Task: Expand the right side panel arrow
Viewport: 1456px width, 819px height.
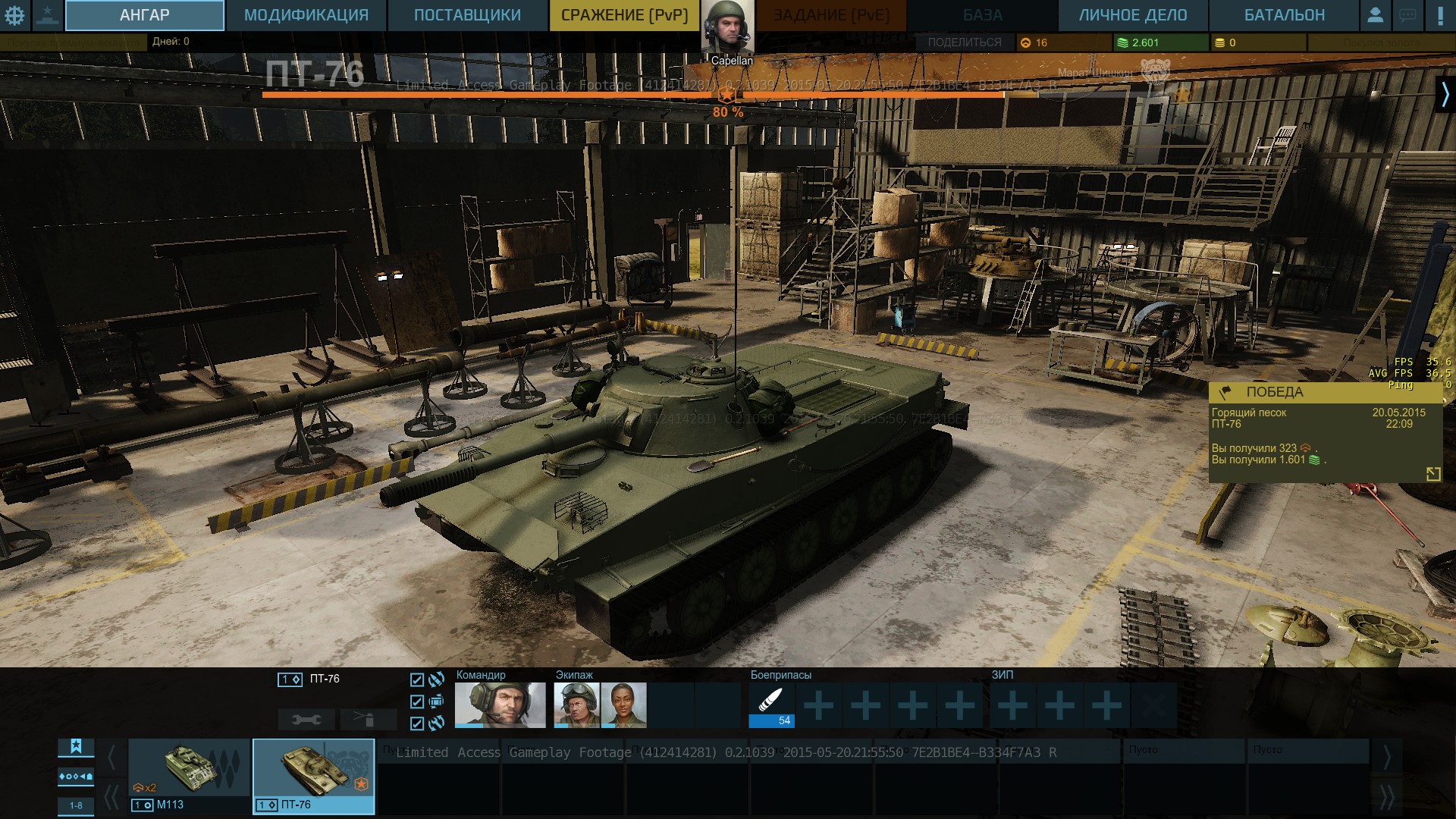Action: [x=1445, y=95]
